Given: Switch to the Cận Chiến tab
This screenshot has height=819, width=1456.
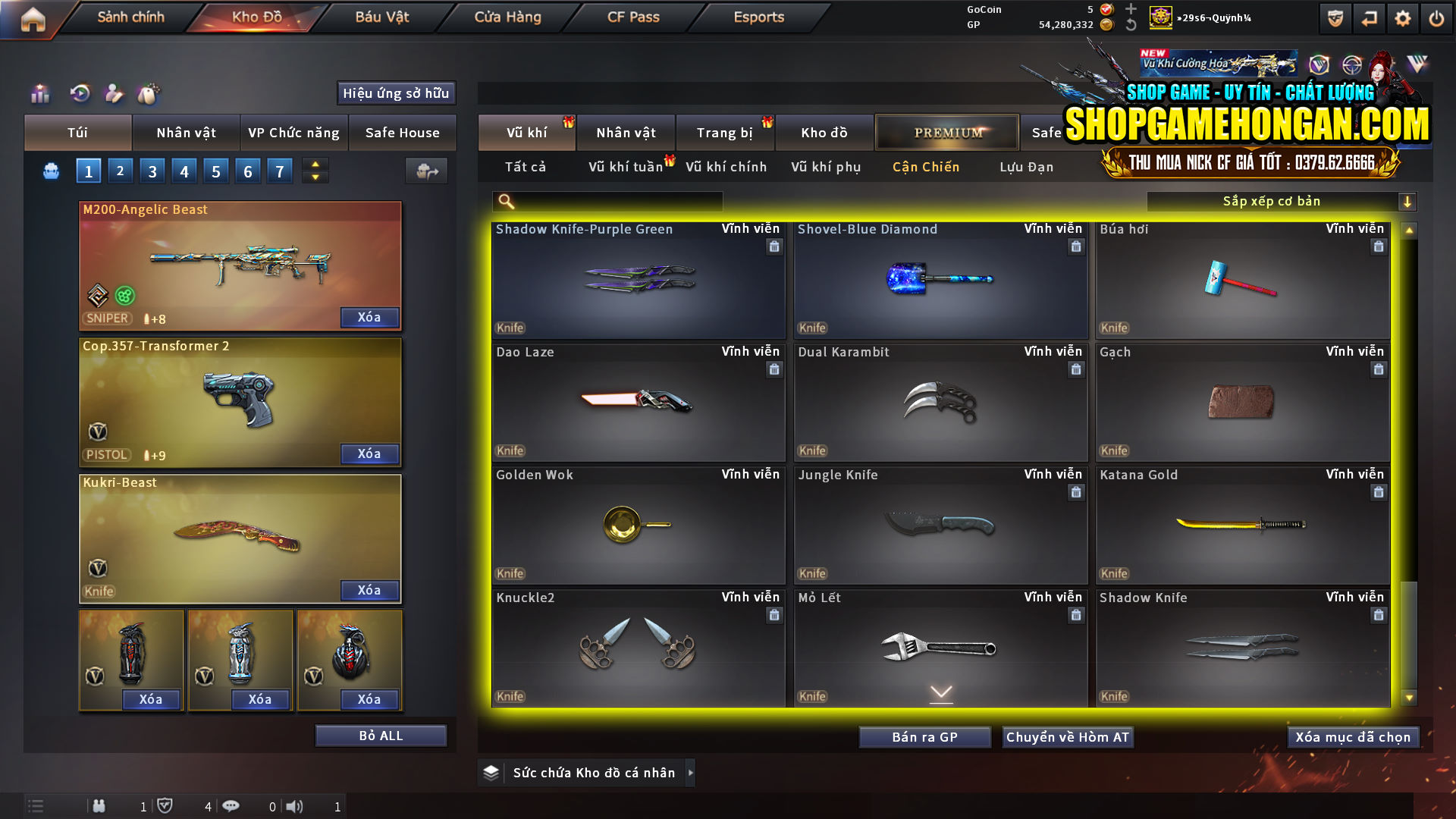Looking at the screenshot, I should click(925, 167).
